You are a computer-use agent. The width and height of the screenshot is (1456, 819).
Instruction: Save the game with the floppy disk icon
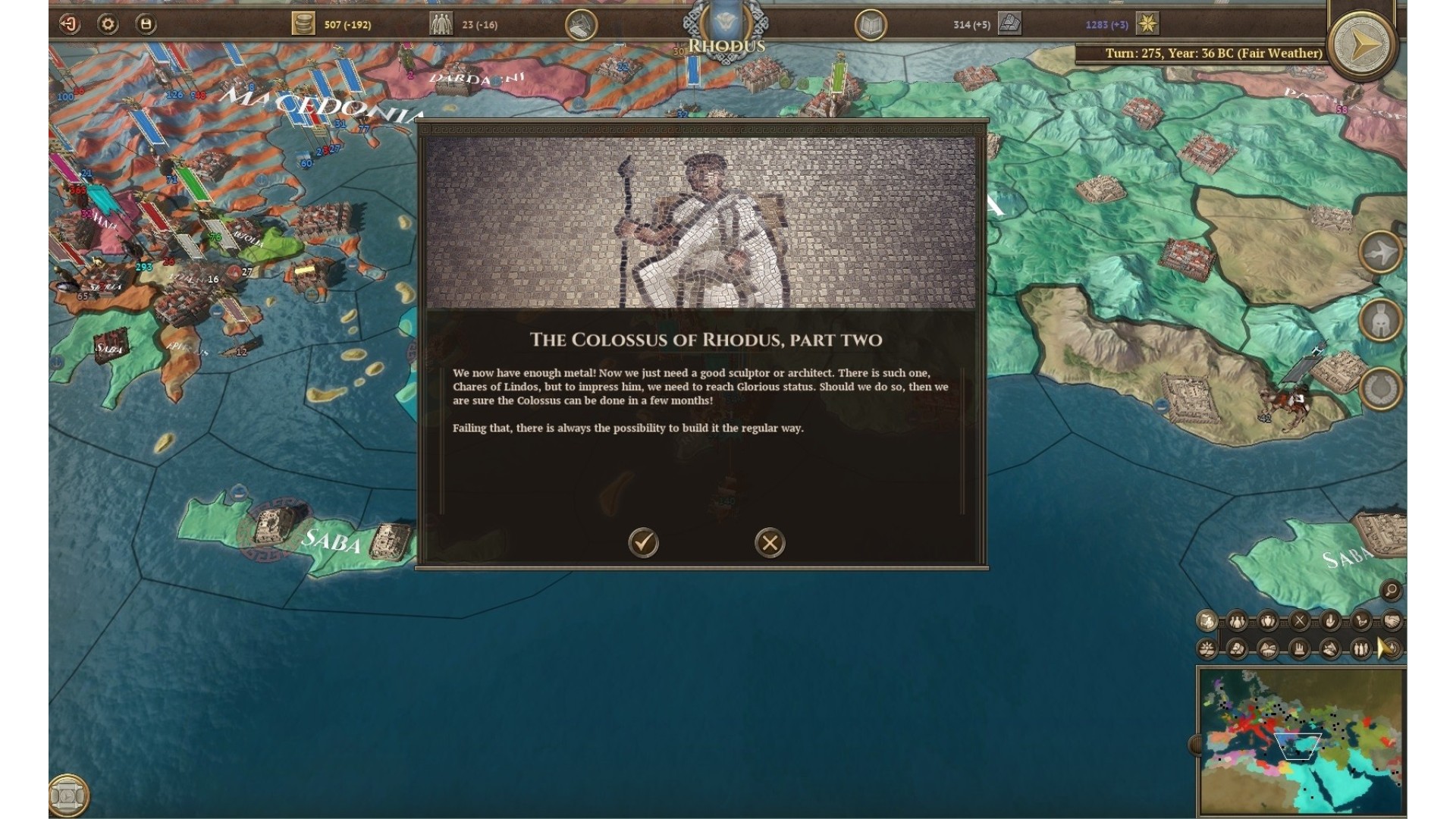point(146,24)
